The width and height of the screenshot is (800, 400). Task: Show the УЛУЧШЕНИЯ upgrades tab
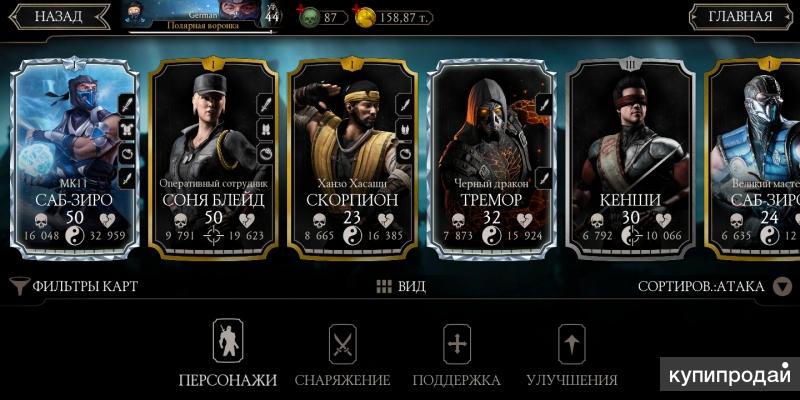571,355
